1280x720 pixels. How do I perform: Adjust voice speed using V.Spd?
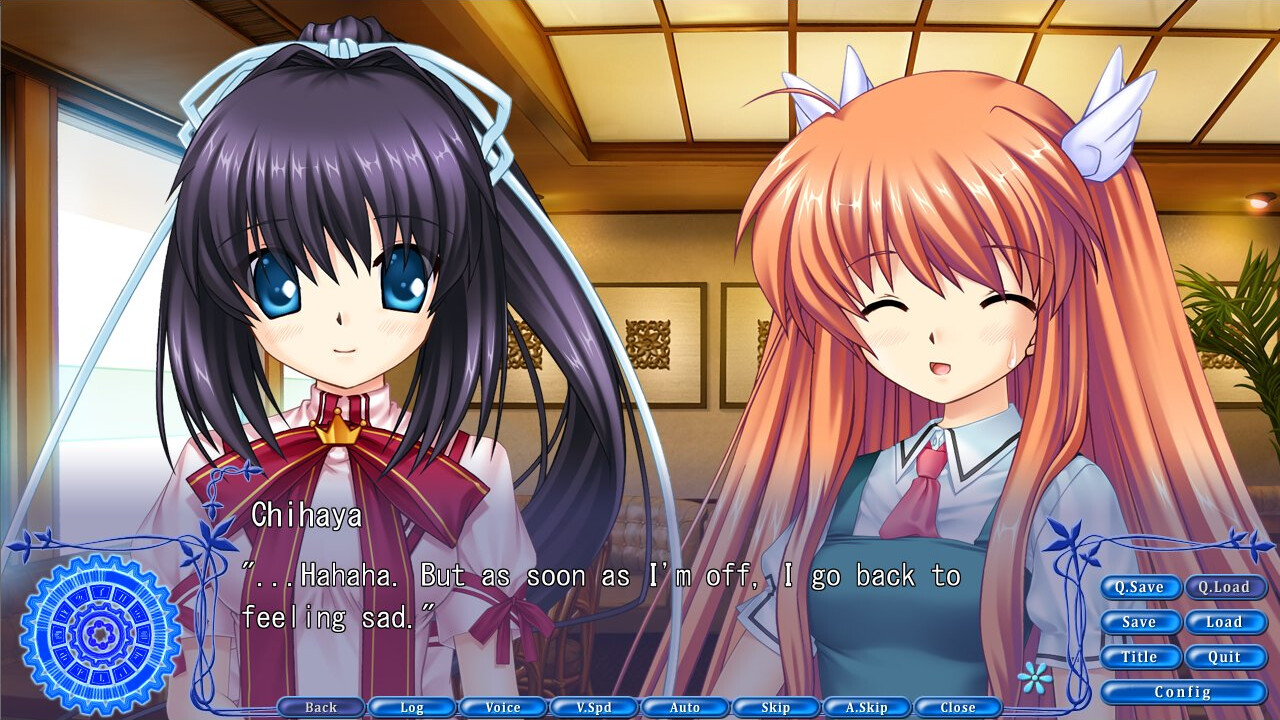[x=594, y=707]
